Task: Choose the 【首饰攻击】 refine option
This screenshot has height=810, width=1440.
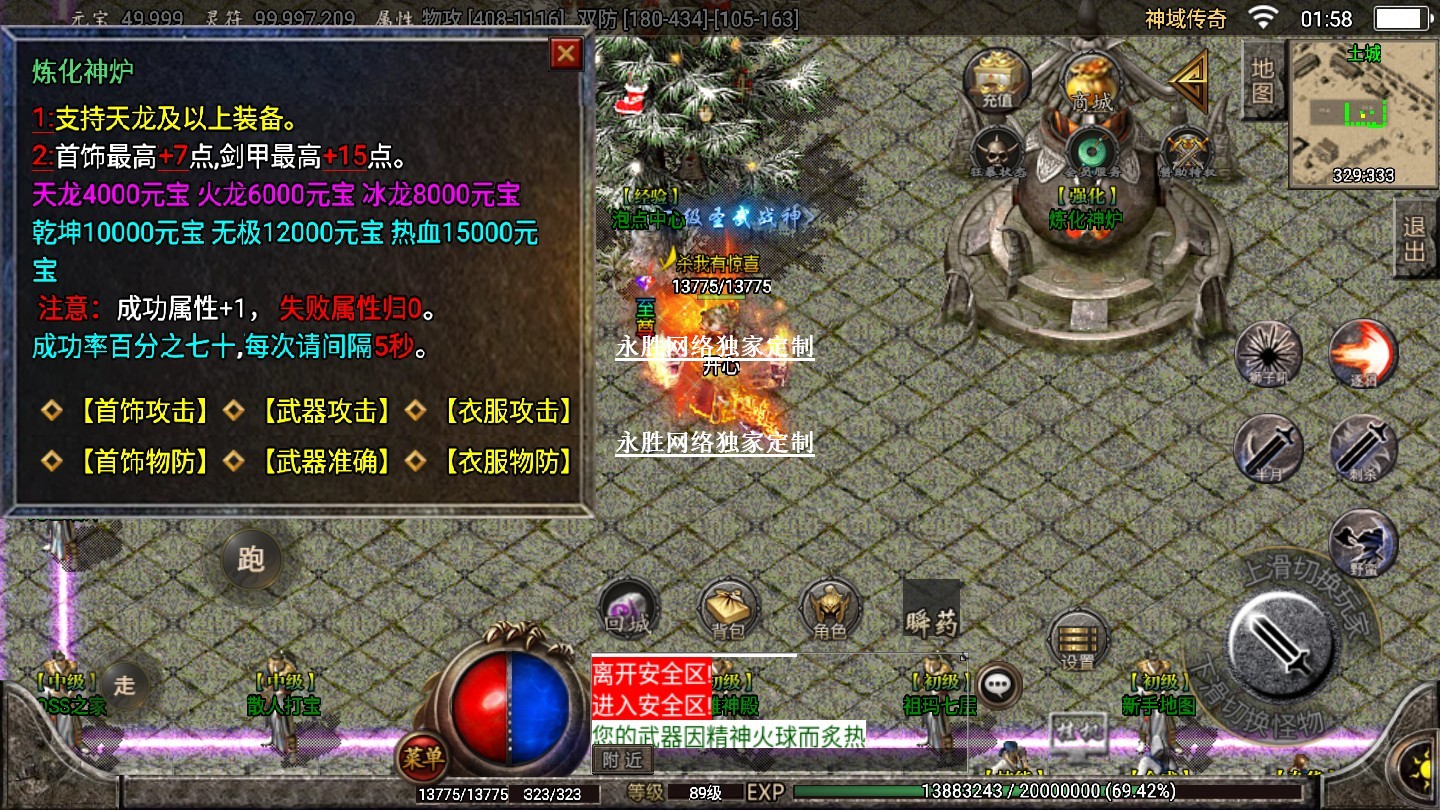Action: [x=145, y=411]
